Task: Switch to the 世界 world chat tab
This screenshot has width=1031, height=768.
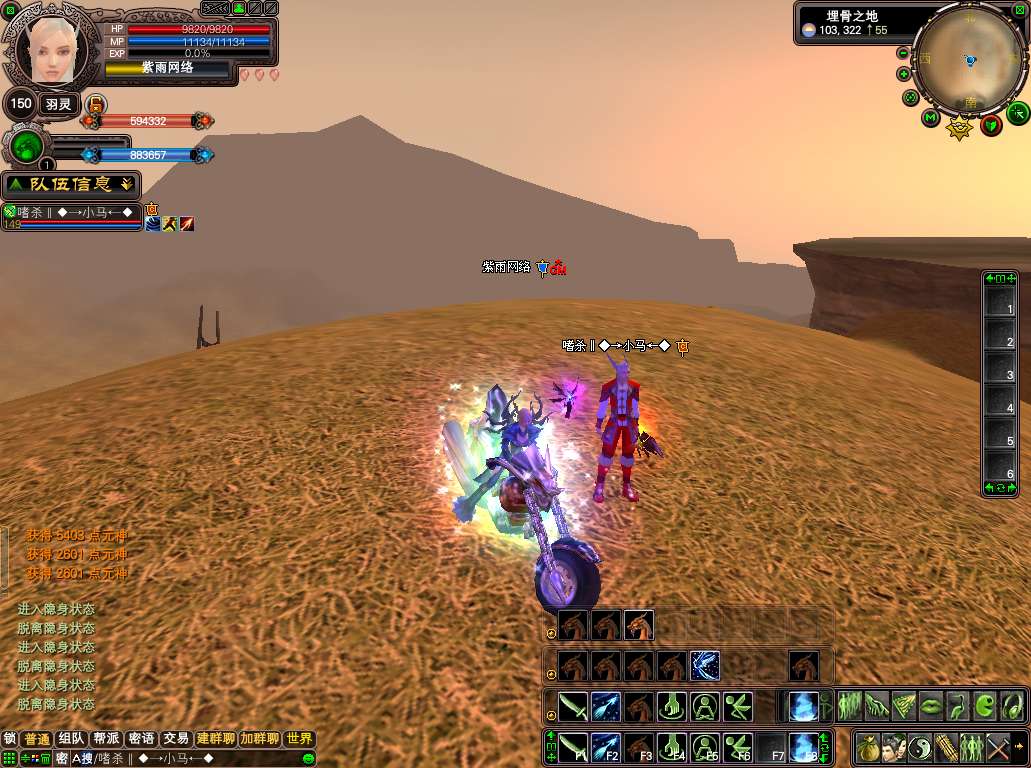Action: [x=298, y=739]
